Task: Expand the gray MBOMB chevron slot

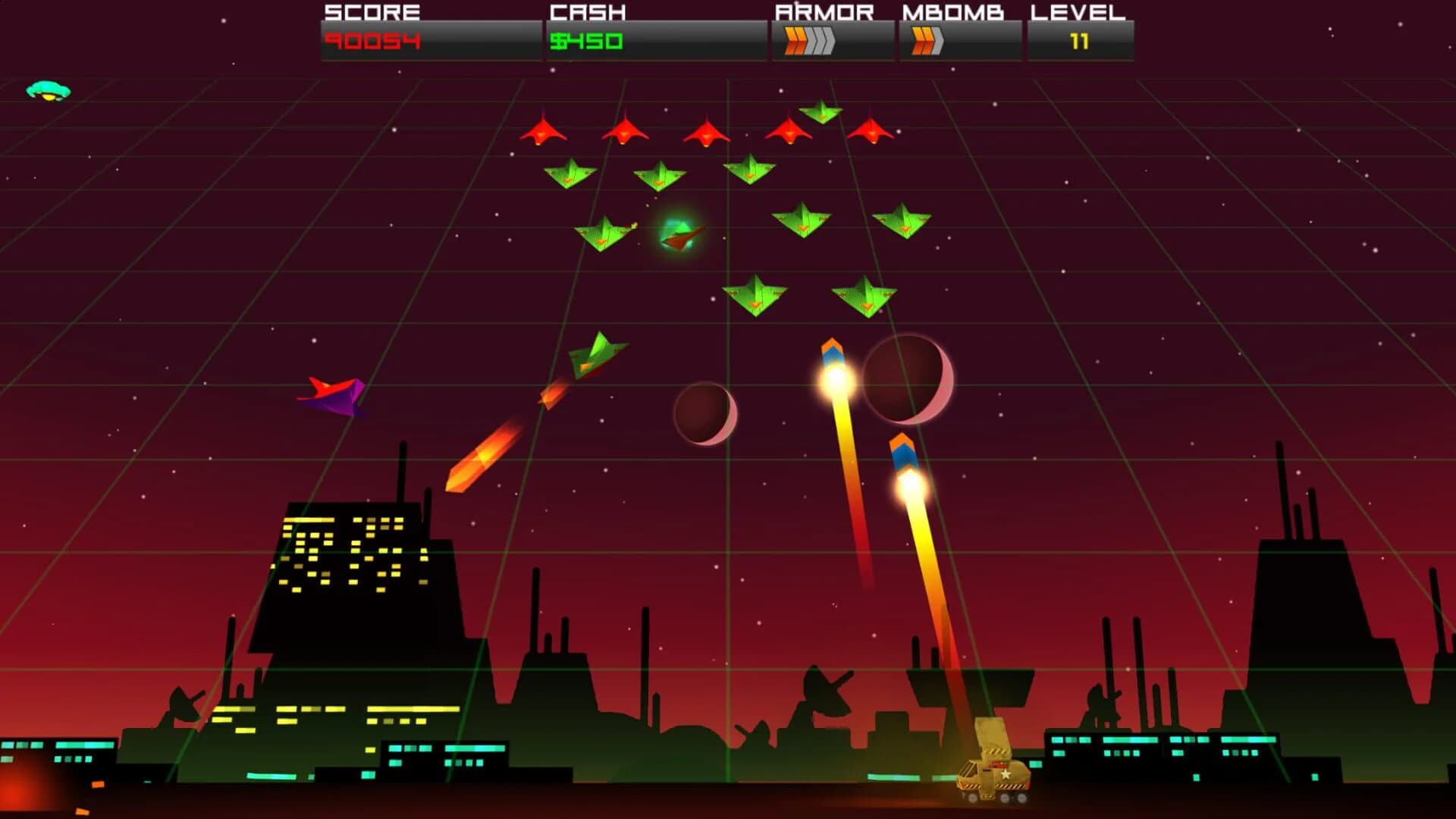Action: click(x=940, y=39)
